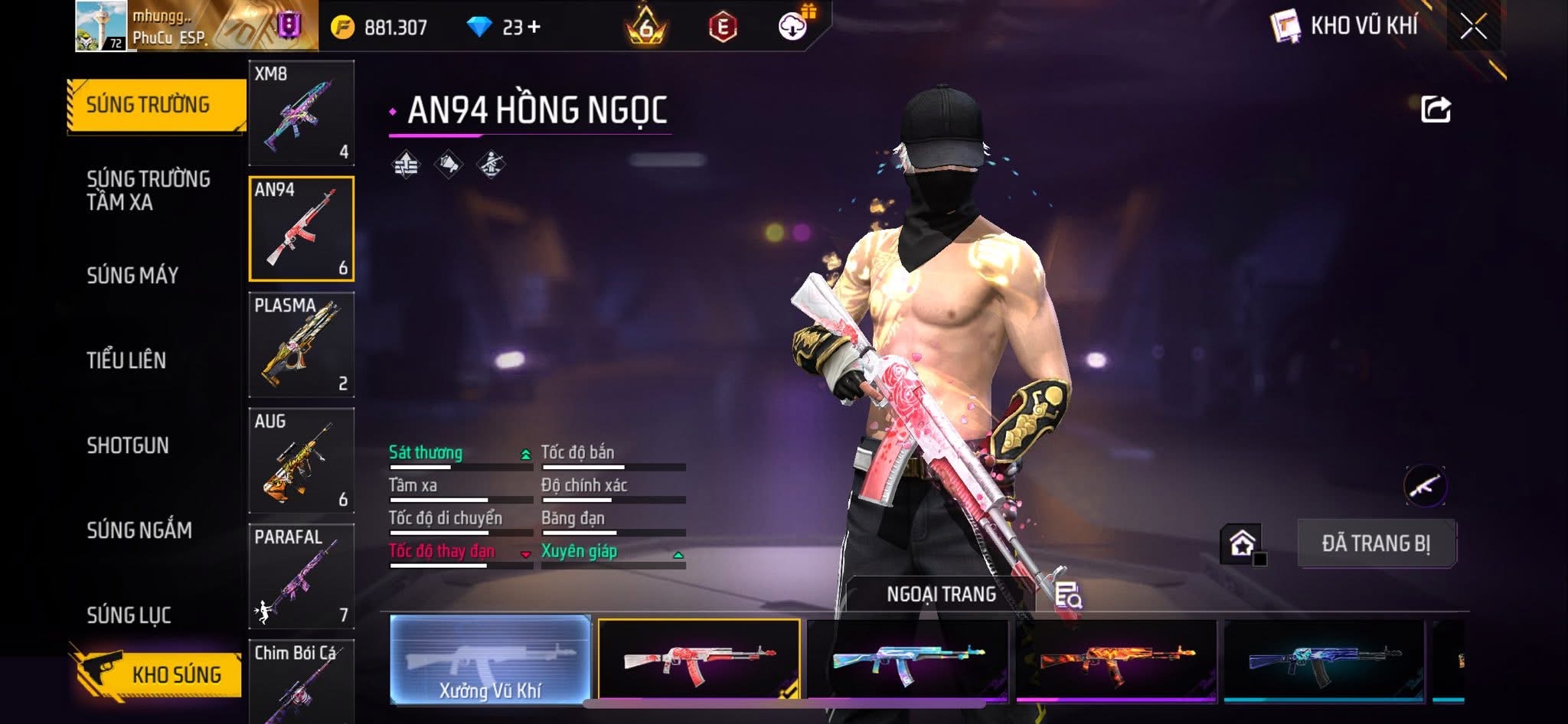Pick the PARAFAL weapon tile

pyautogui.click(x=302, y=576)
